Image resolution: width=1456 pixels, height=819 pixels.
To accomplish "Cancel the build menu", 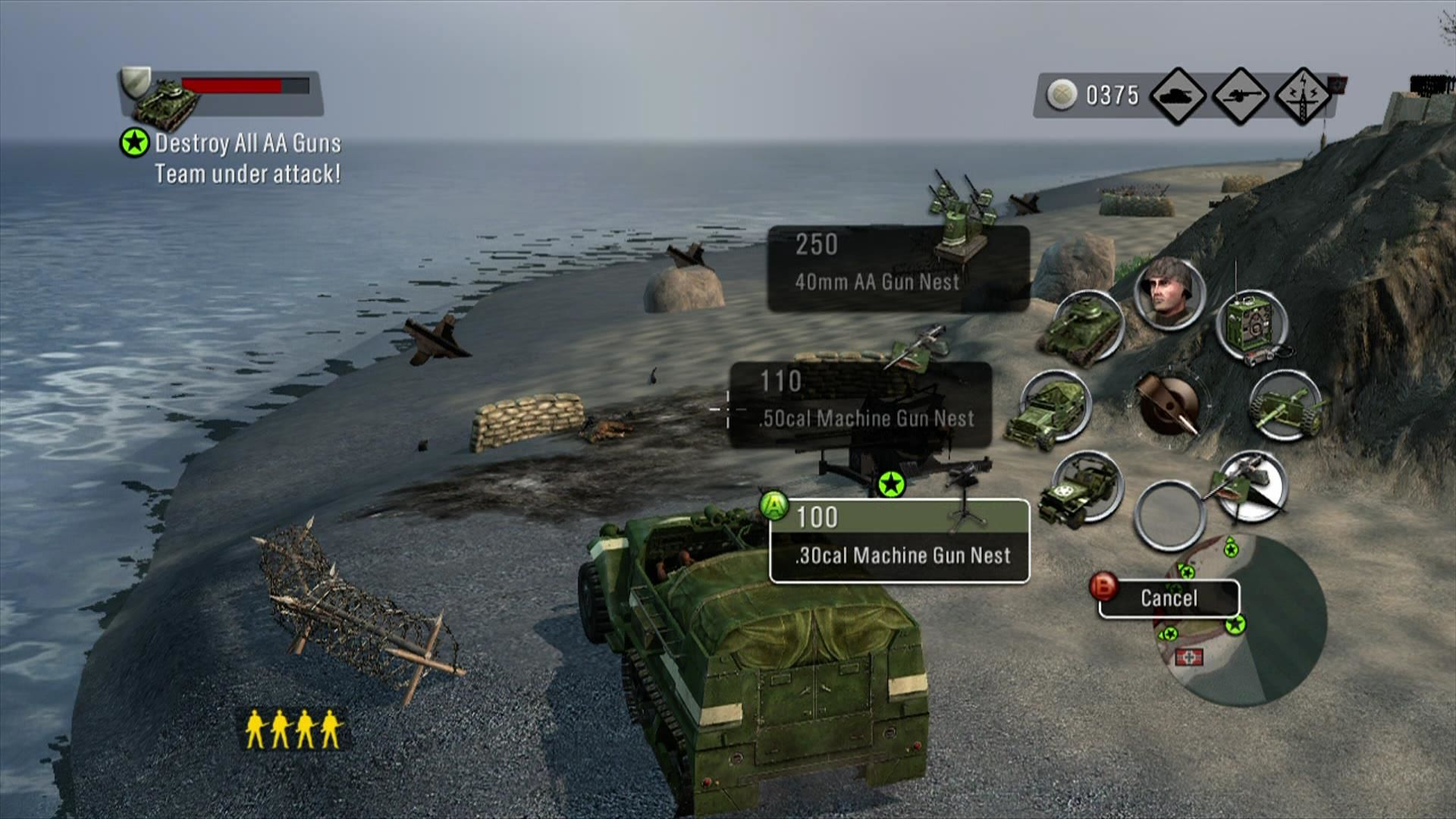I will coord(1169,598).
